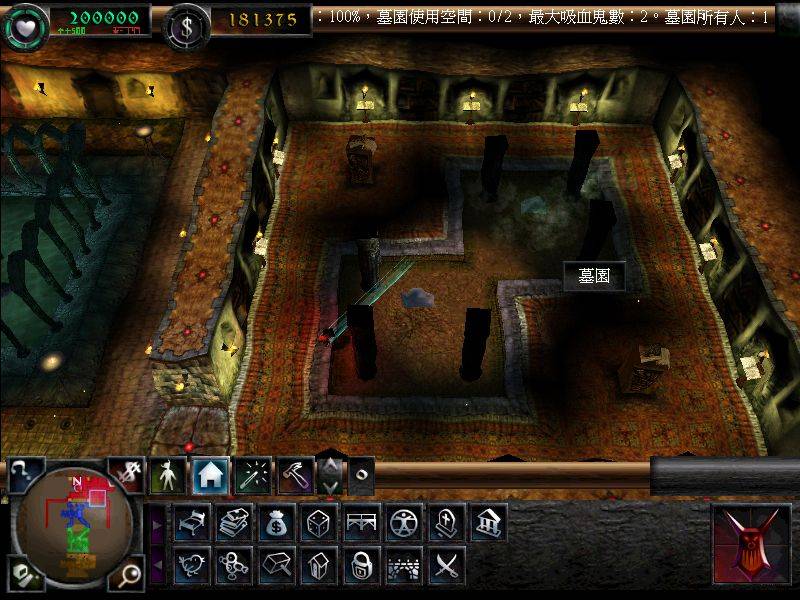Select the Graveyard tombstone room icon
This screenshot has height=600, width=800.
[447, 522]
